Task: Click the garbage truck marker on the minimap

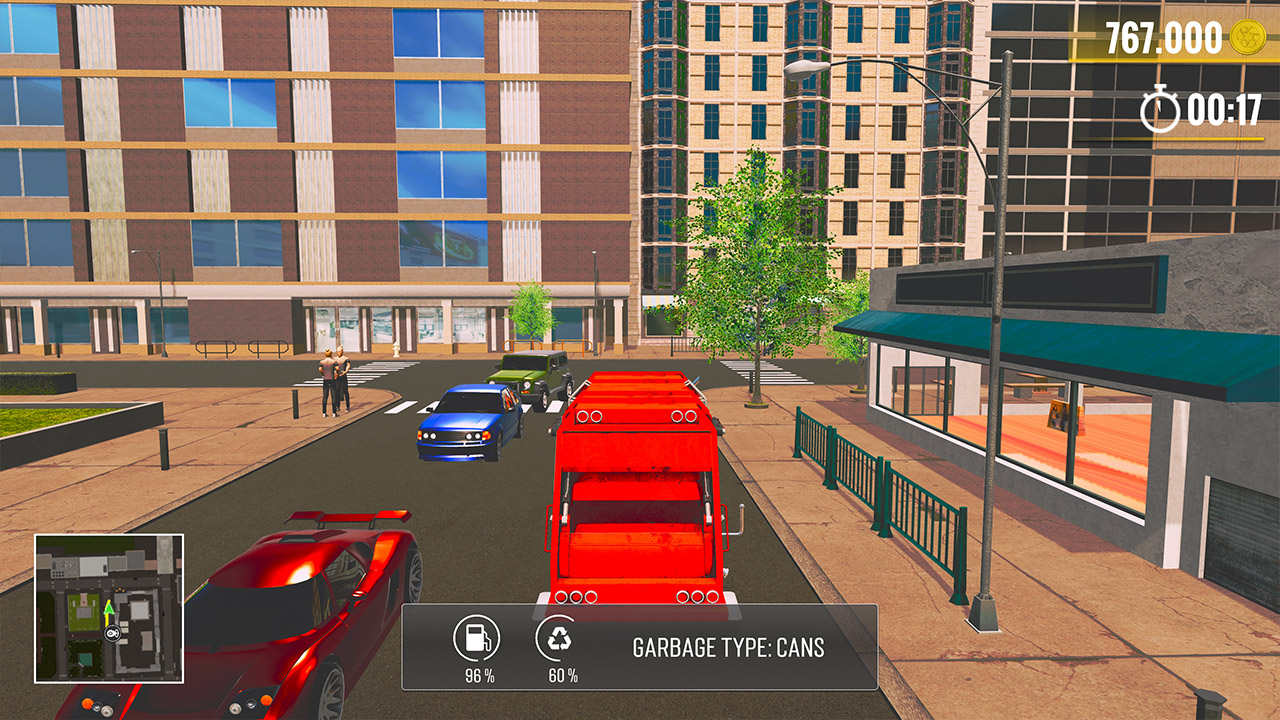Action: point(111,633)
